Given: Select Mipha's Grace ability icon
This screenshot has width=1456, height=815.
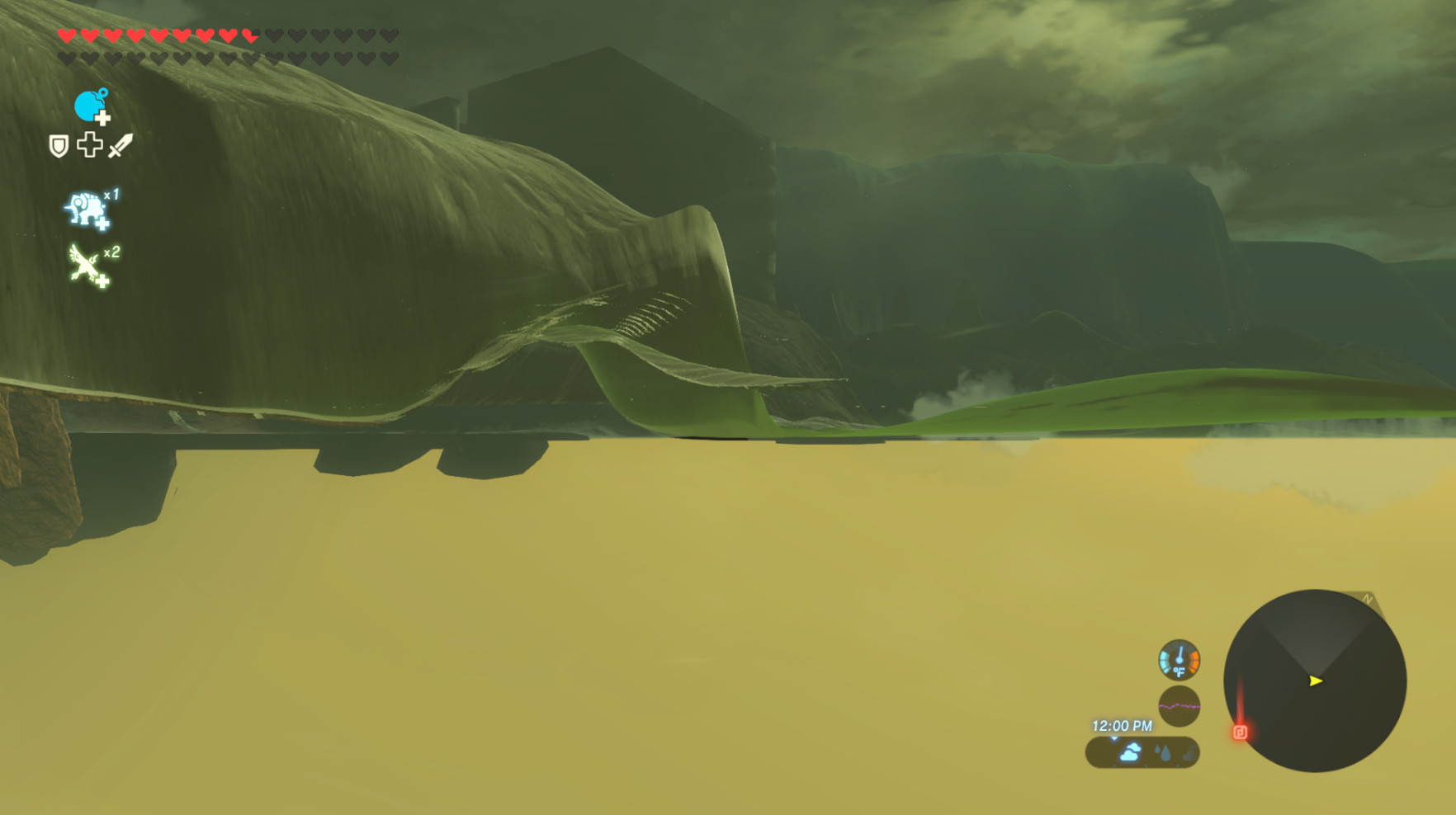Looking at the screenshot, I should (86, 106).
